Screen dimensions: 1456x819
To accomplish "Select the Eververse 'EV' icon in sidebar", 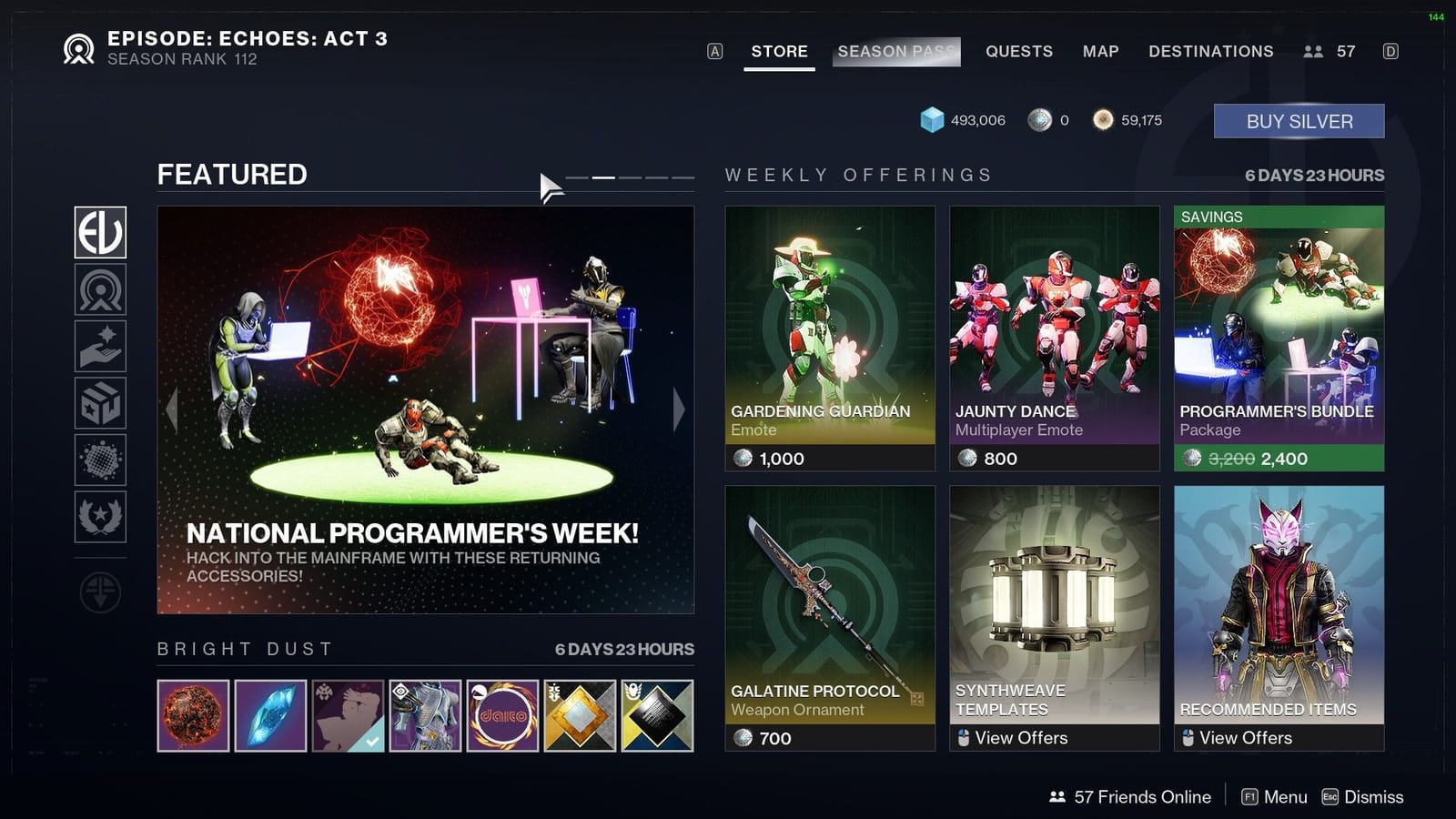I will point(100,233).
